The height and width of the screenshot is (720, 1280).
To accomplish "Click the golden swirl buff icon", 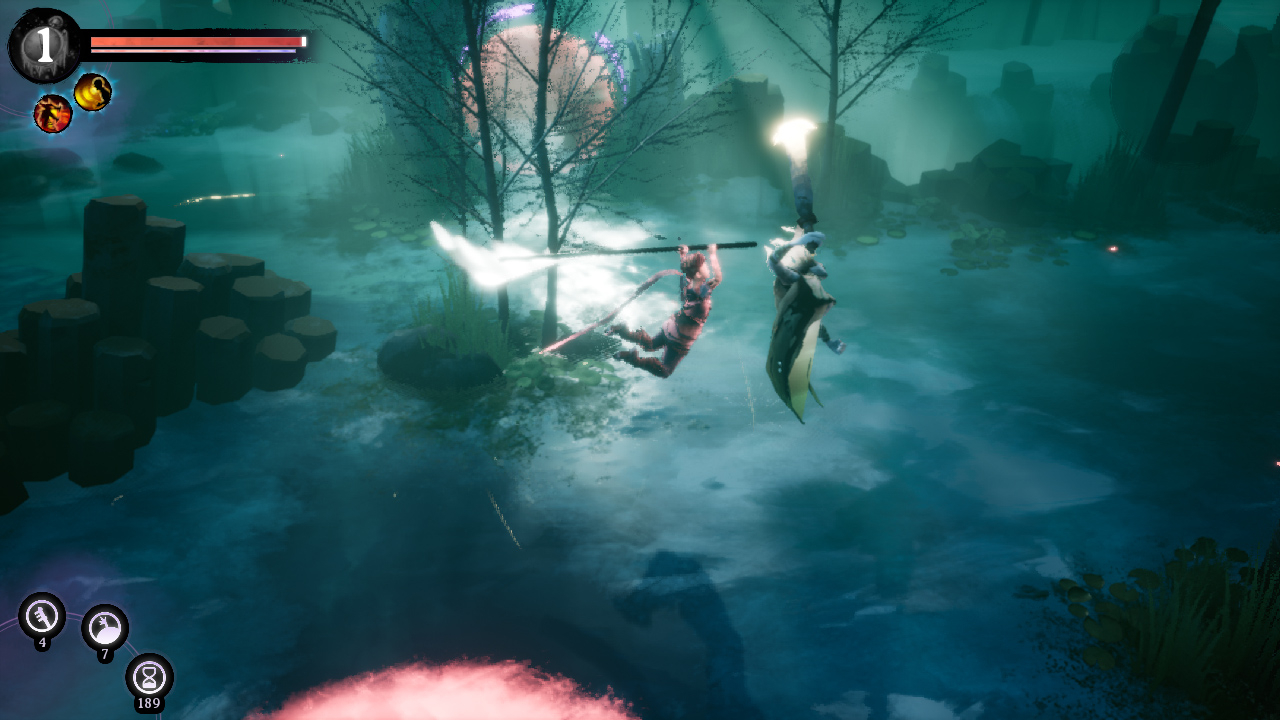I will click(x=93, y=92).
